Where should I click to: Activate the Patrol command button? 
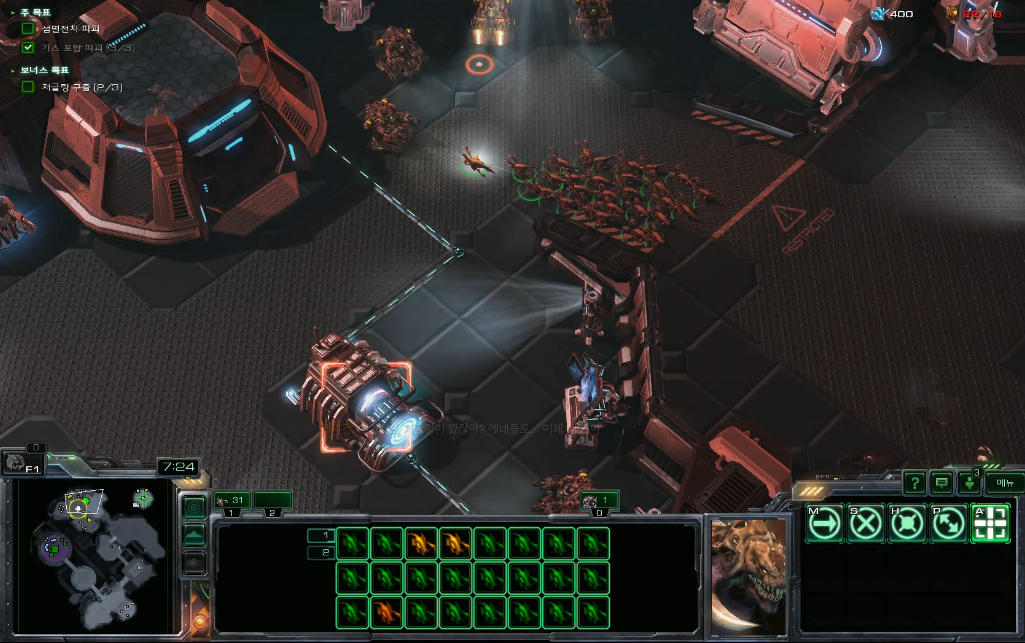[949, 523]
